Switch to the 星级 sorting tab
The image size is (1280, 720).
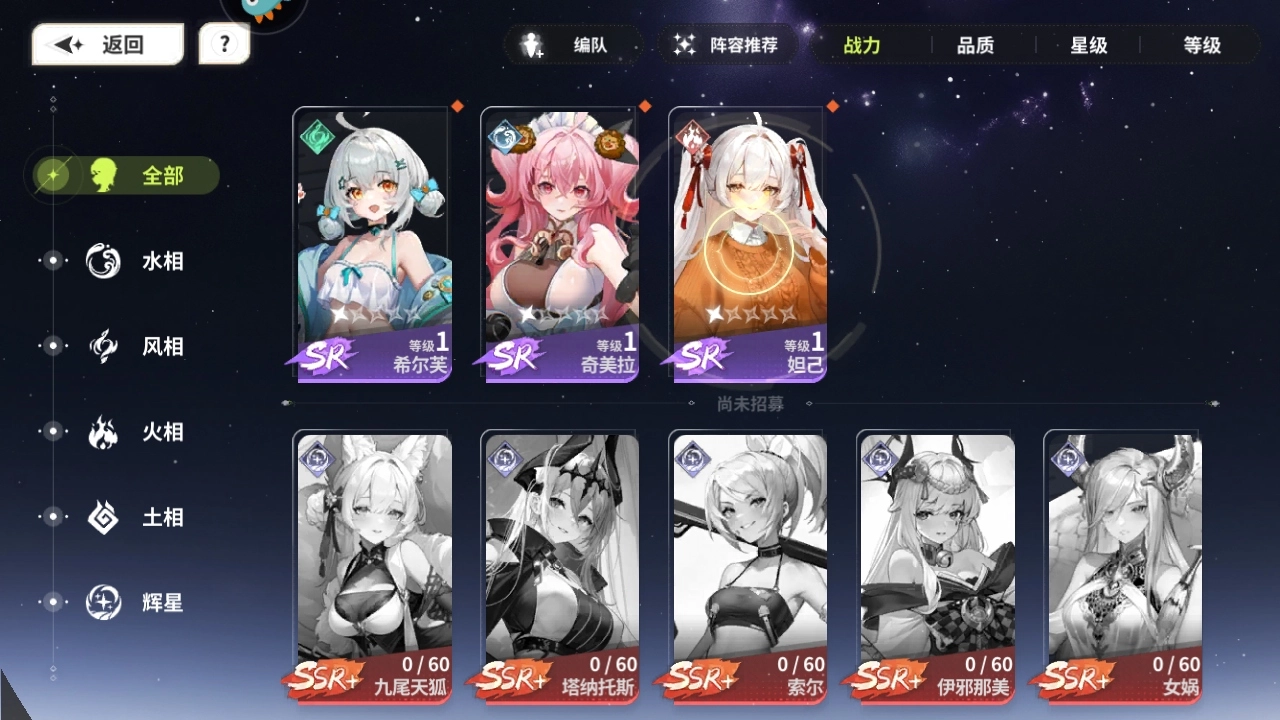pyautogui.click(x=1087, y=45)
